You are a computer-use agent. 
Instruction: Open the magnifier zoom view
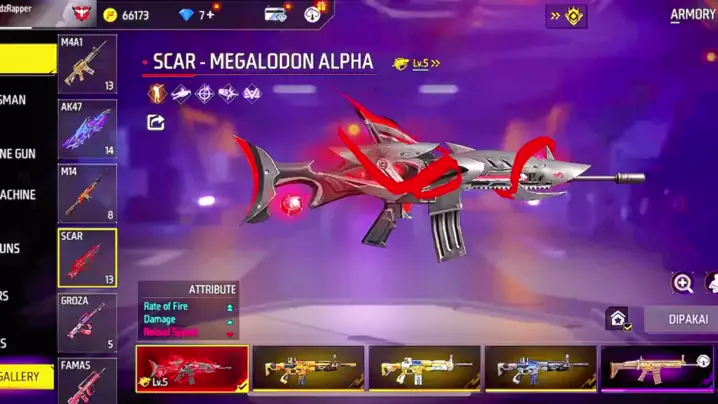tap(683, 283)
